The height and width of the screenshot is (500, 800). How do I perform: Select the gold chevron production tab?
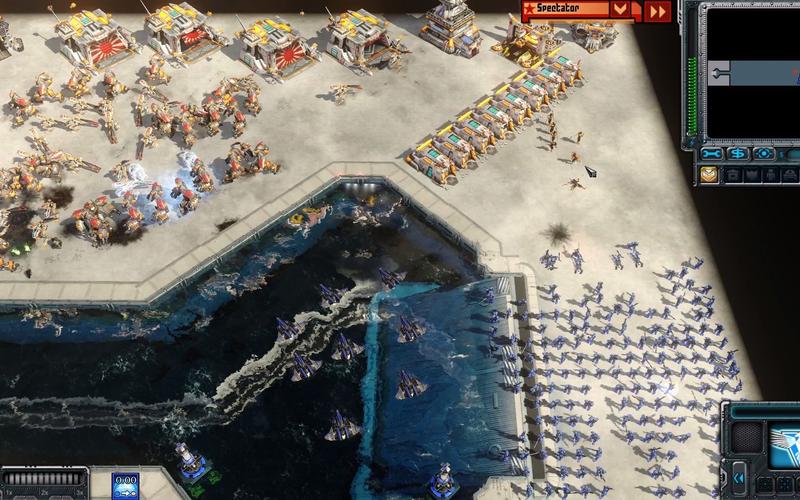[709, 174]
